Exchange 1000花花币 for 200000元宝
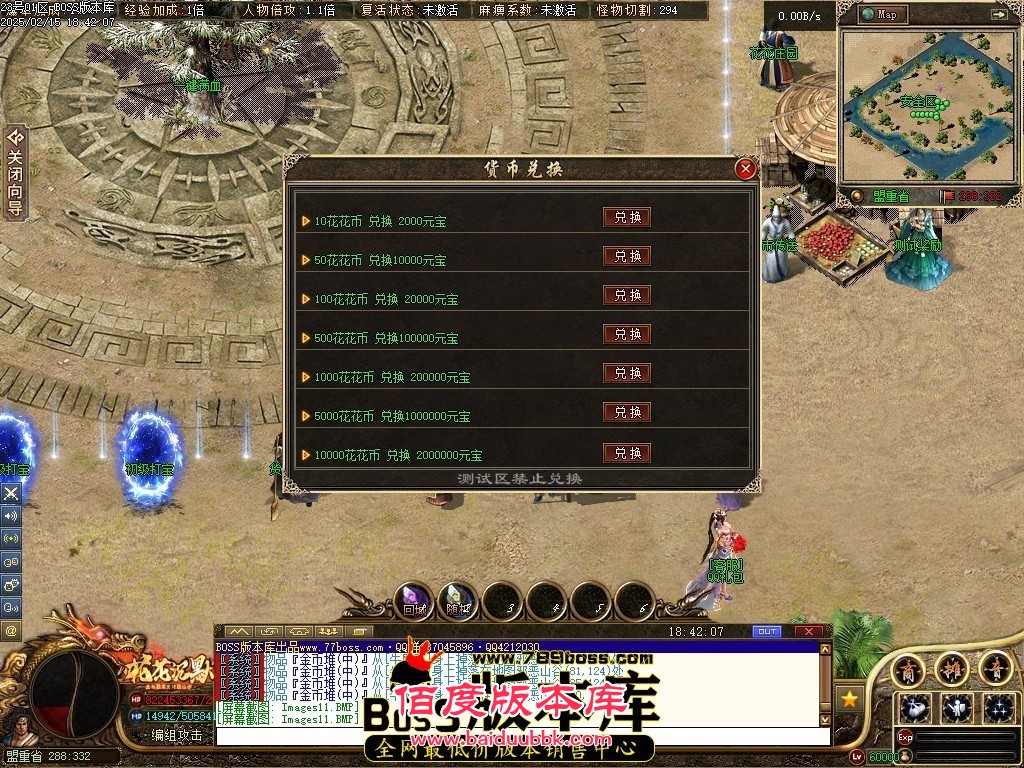The image size is (1024, 768). point(627,373)
